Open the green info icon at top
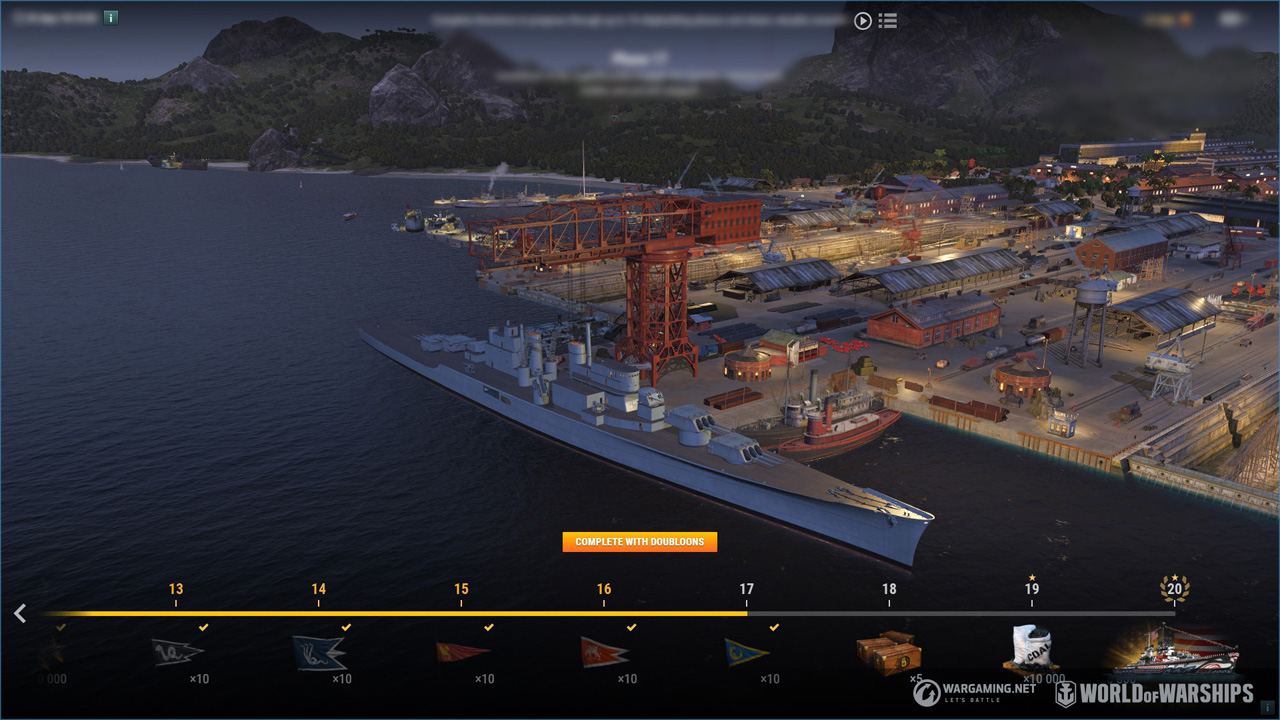The height and width of the screenshot is (720, 1280). [111, 17]
